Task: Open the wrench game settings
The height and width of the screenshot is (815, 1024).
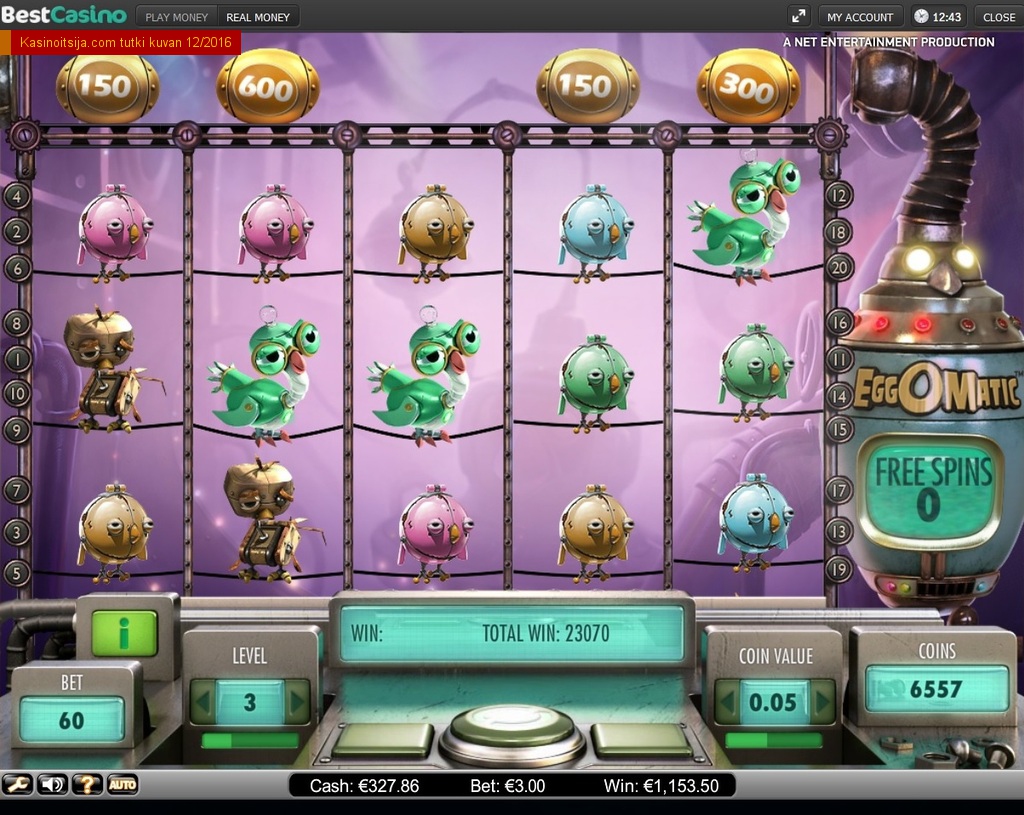Action: pos(17,785)
